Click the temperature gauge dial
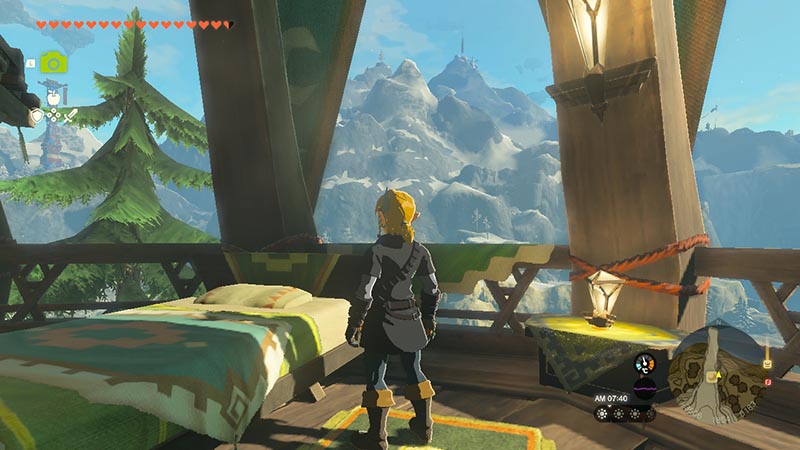 [643, 362]
